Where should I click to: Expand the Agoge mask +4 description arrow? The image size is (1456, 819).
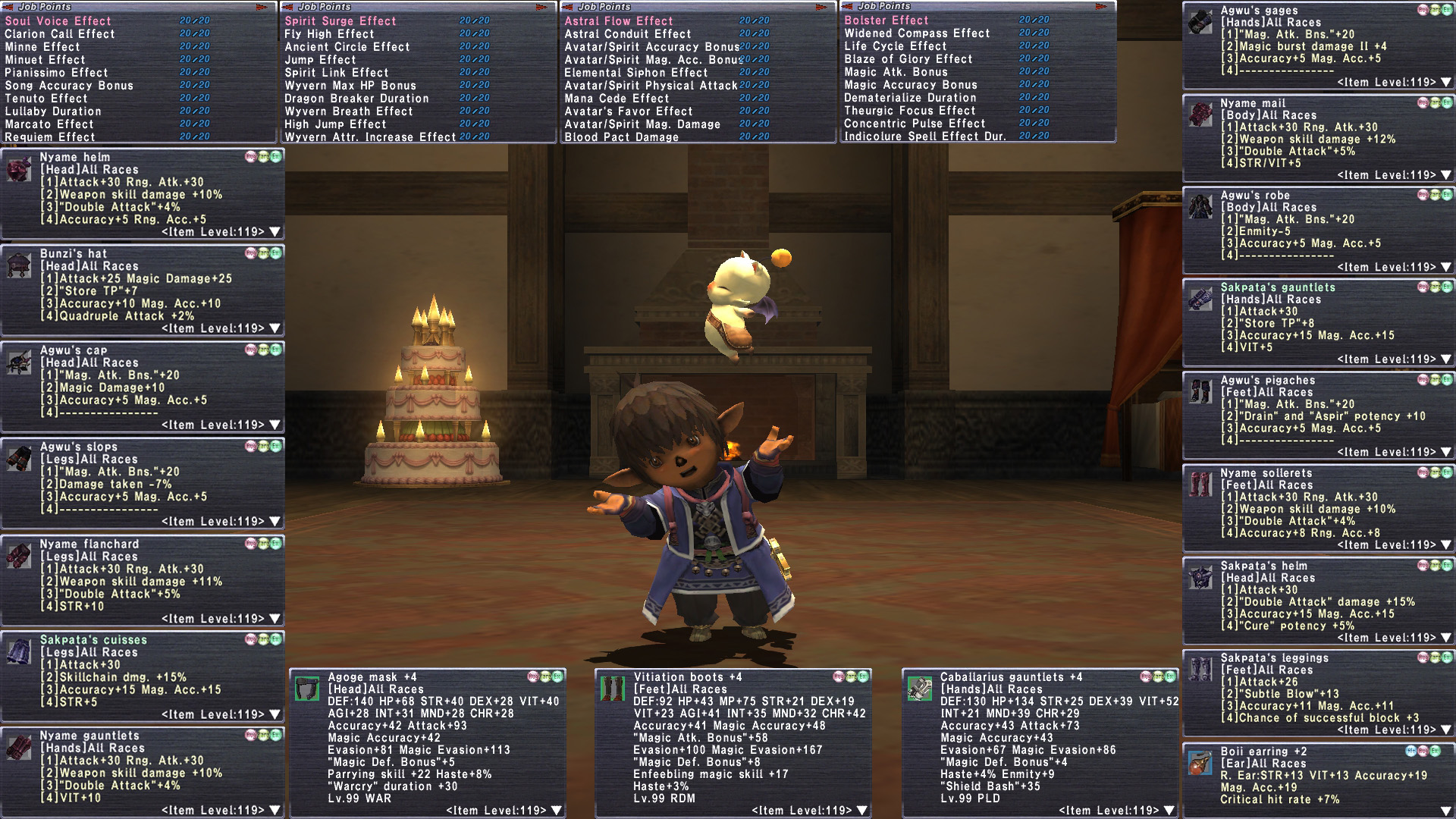(x=557, y=811)
